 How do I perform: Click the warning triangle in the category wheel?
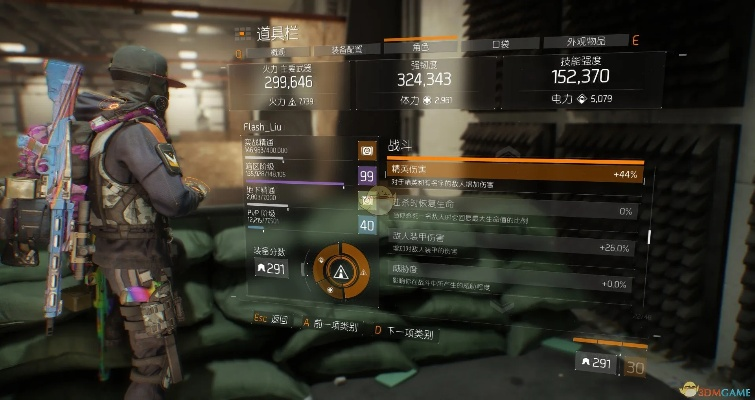pyautogui.click(x=345, y=272)
